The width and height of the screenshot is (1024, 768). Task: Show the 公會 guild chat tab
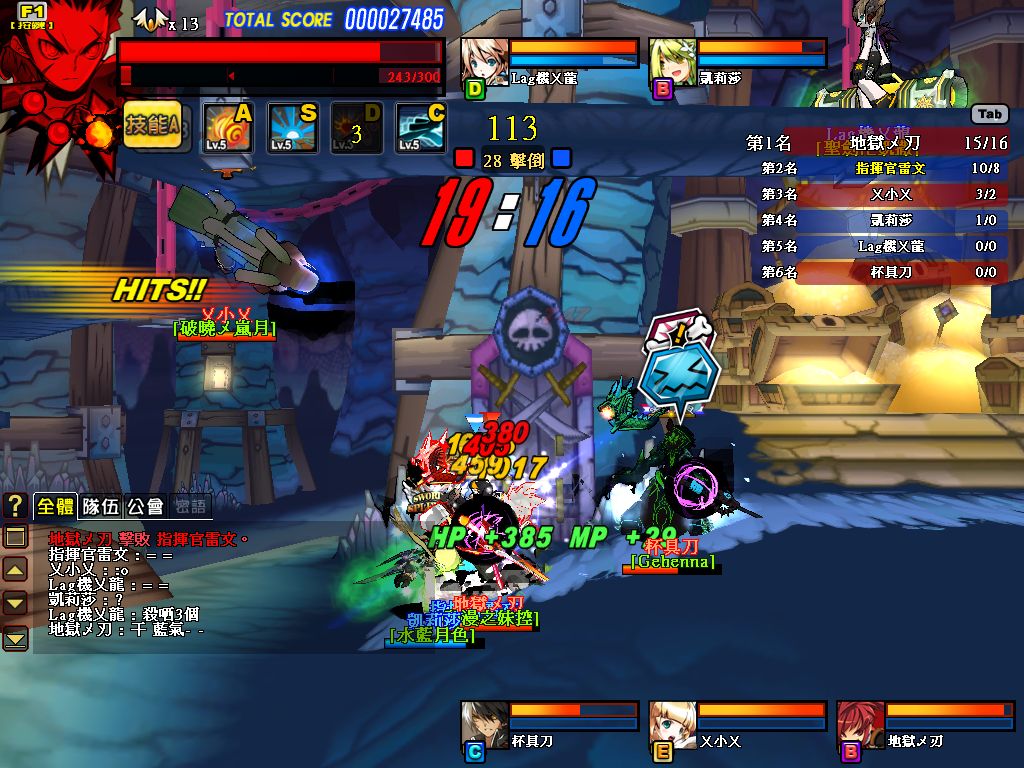coord(145,506)
